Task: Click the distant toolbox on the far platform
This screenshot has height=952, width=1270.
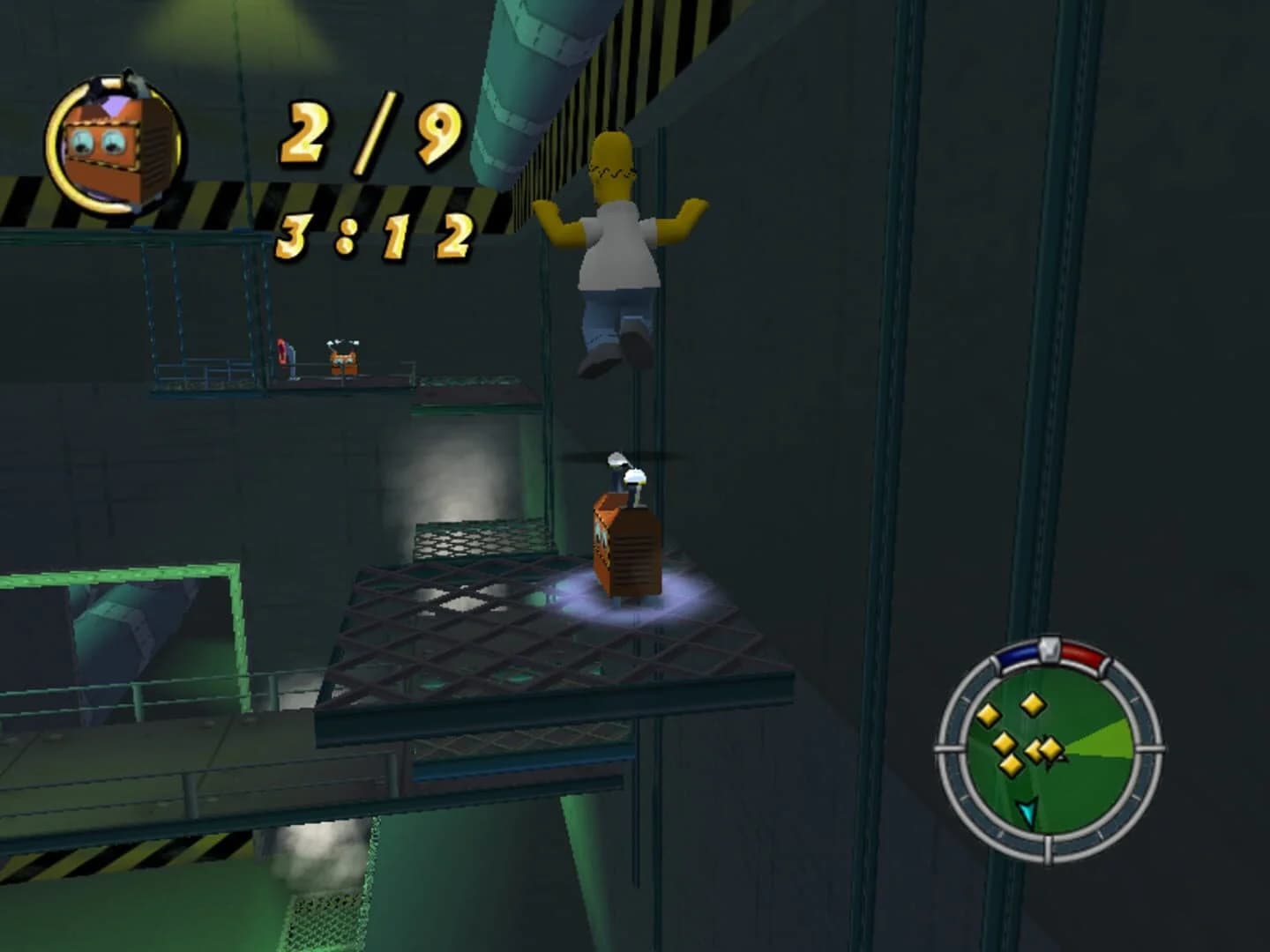Action: (x=342, y=360)
